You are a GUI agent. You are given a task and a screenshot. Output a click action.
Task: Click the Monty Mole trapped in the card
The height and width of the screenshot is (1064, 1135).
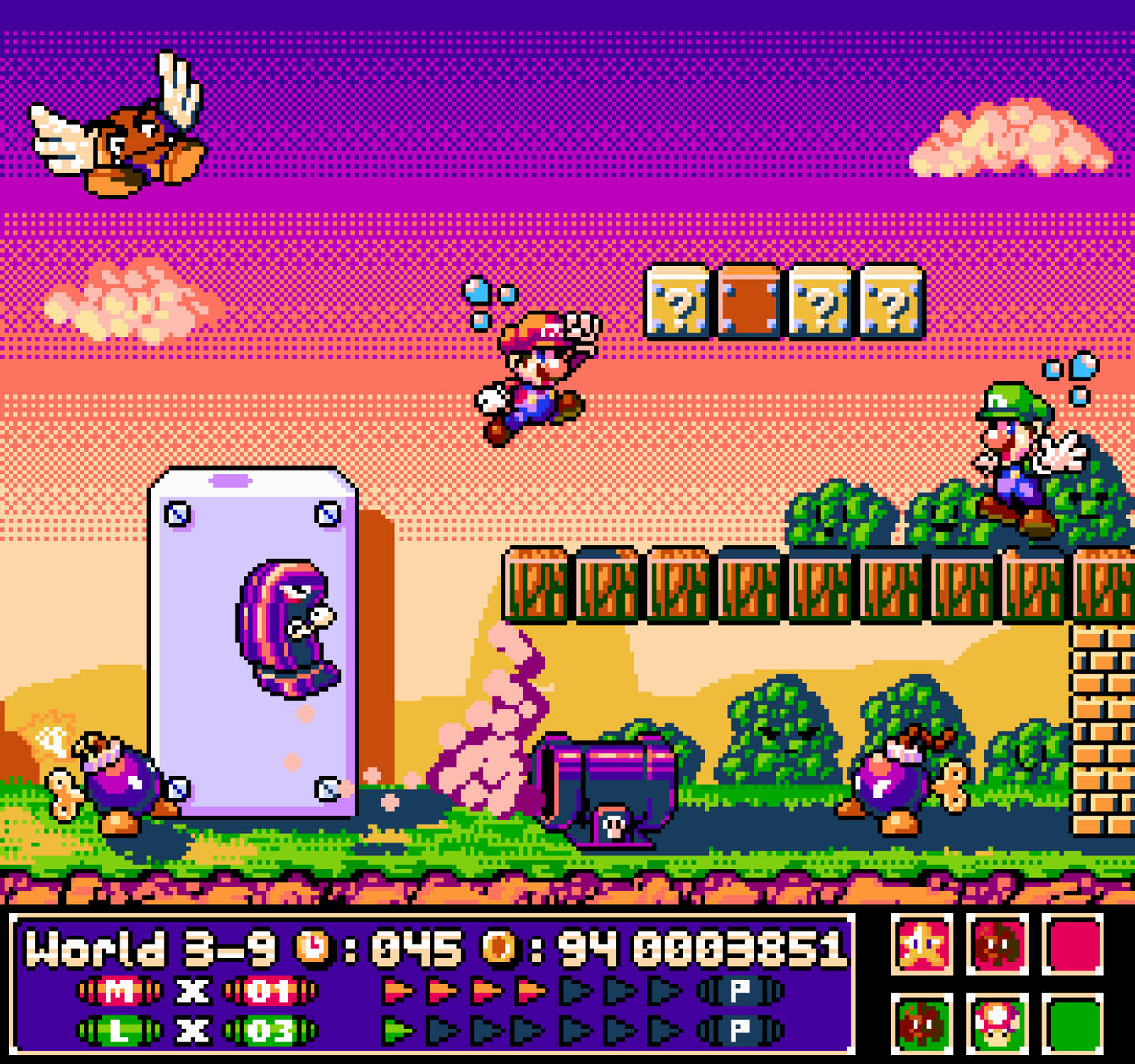coord(288,627)
